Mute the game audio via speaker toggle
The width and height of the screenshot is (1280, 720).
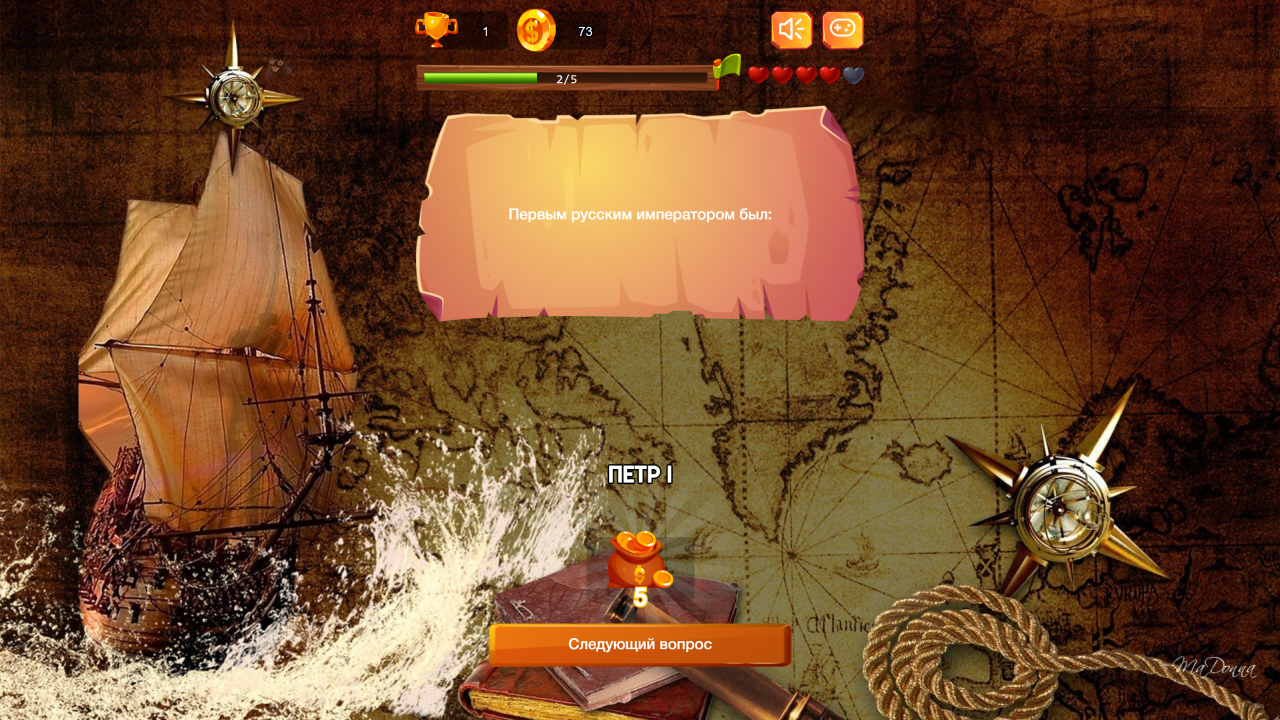(790, 29)
